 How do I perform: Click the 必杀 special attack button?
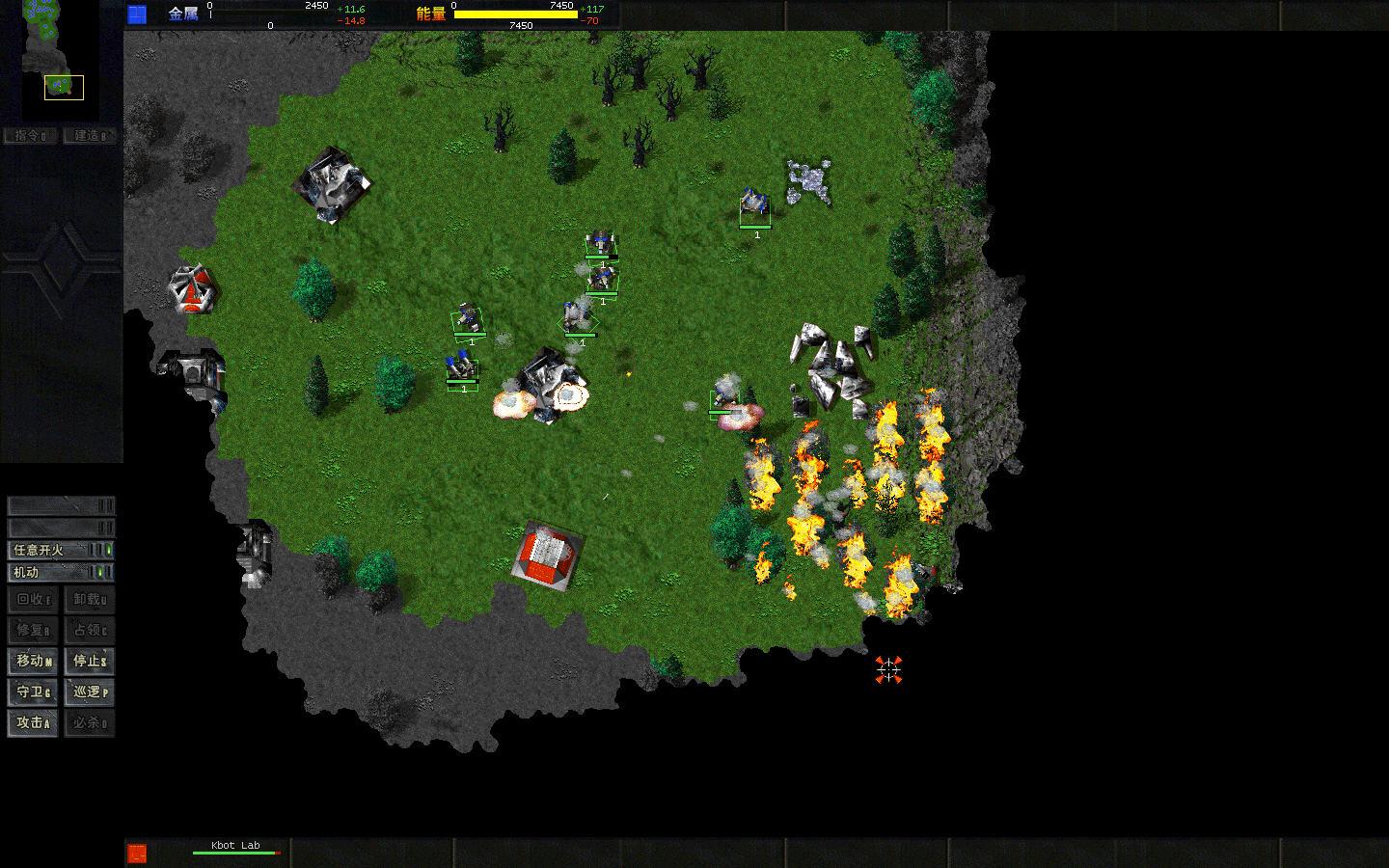[x=90, y=722]
